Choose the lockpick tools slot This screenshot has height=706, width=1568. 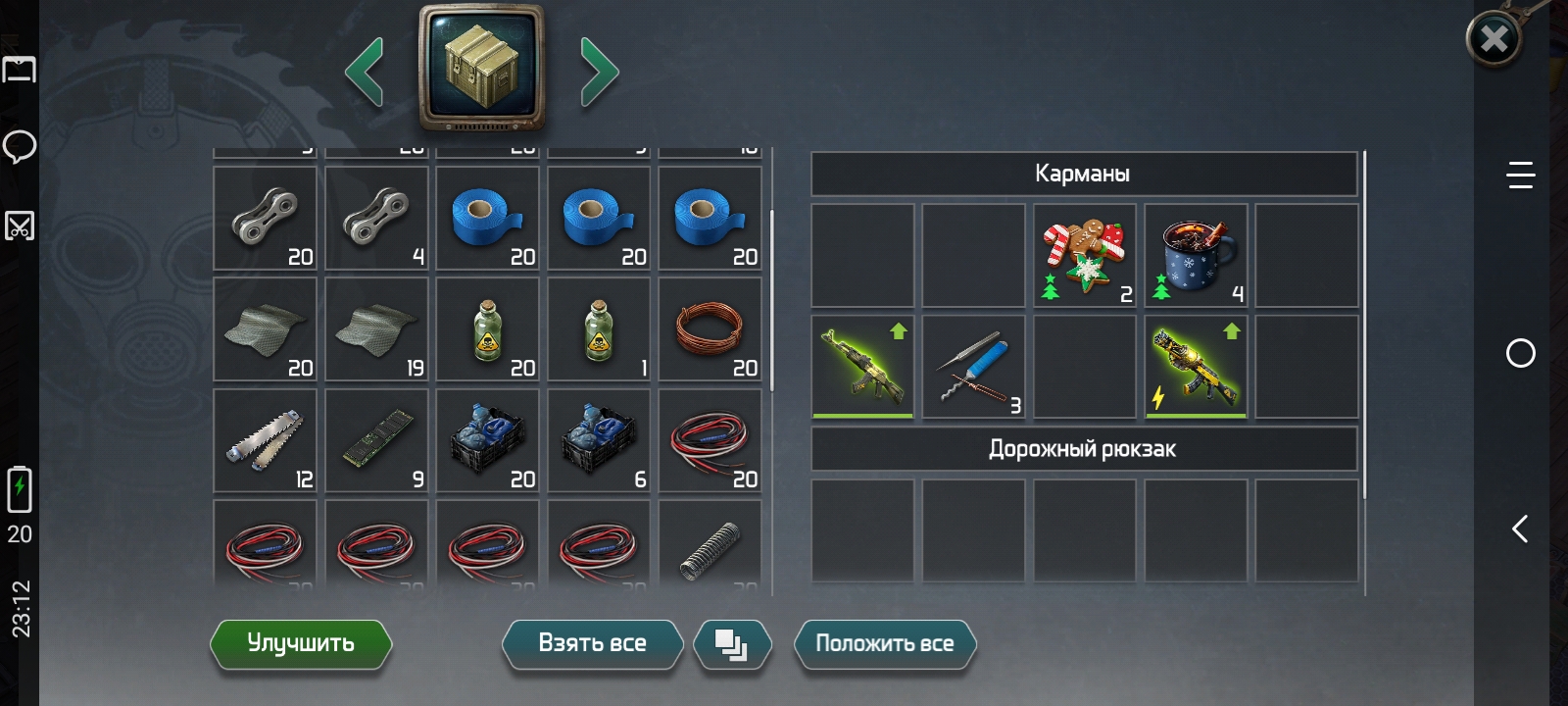[973, 367]
